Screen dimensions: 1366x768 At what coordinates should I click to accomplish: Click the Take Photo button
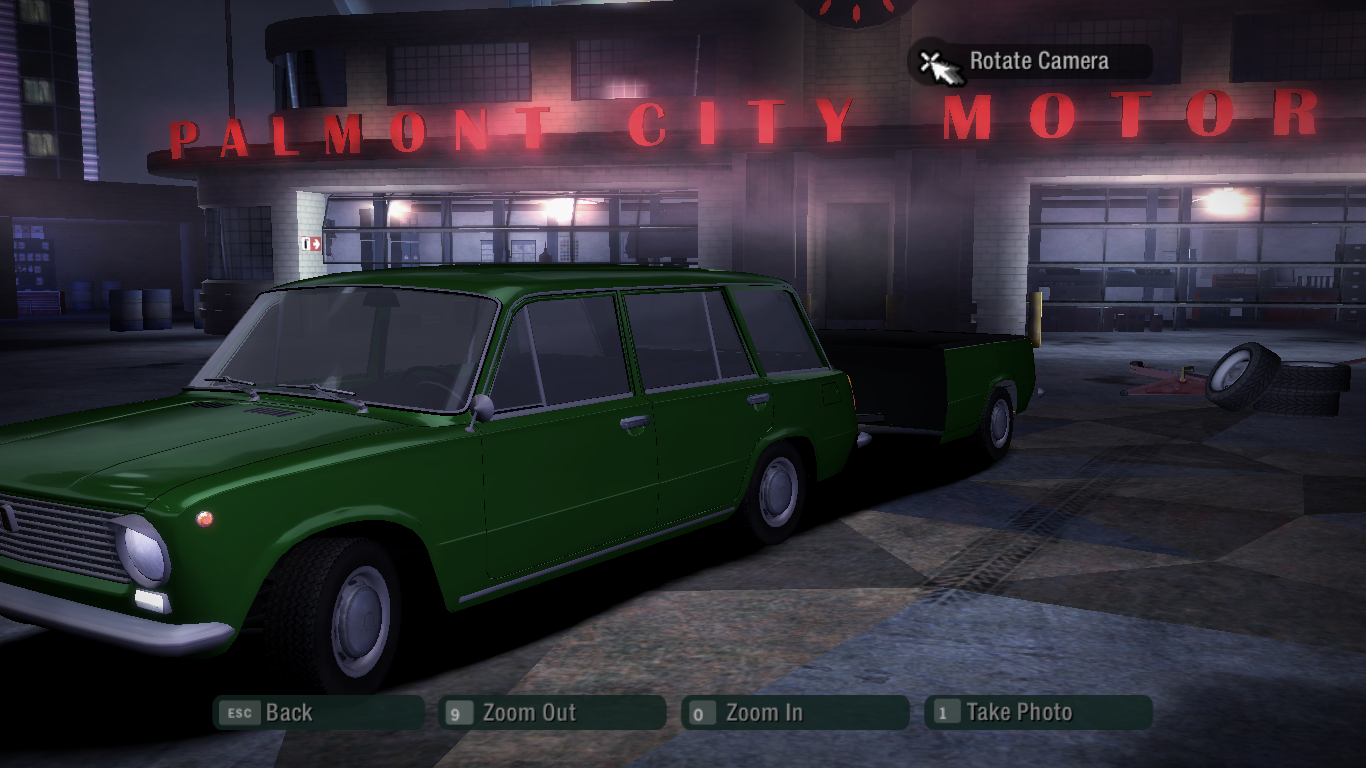(1038, 713)
